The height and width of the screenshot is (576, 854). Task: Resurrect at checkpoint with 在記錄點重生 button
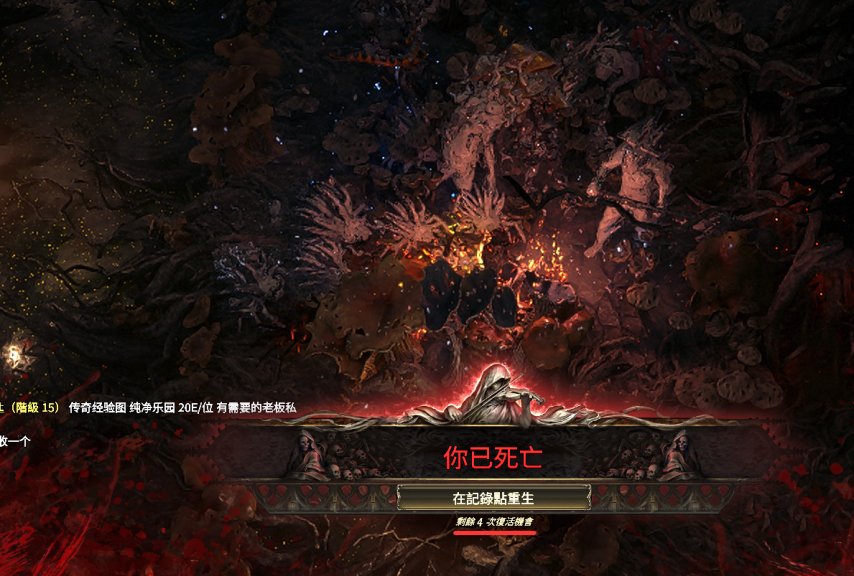[493, 497]
